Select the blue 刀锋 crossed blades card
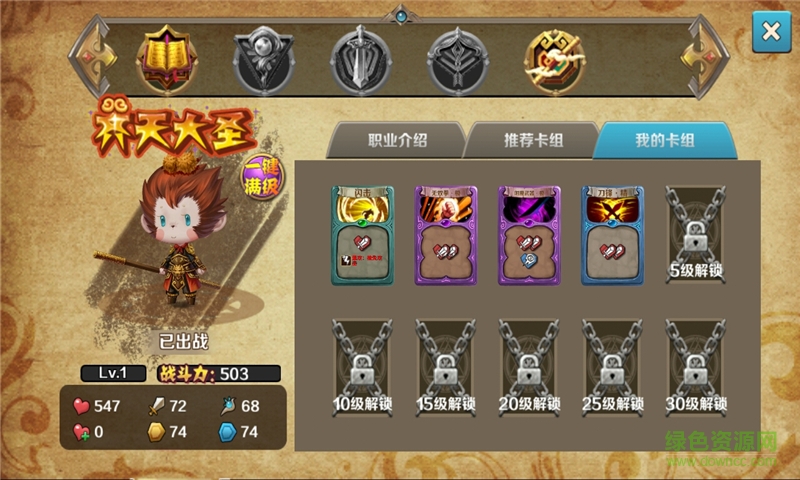 (613, 236)
